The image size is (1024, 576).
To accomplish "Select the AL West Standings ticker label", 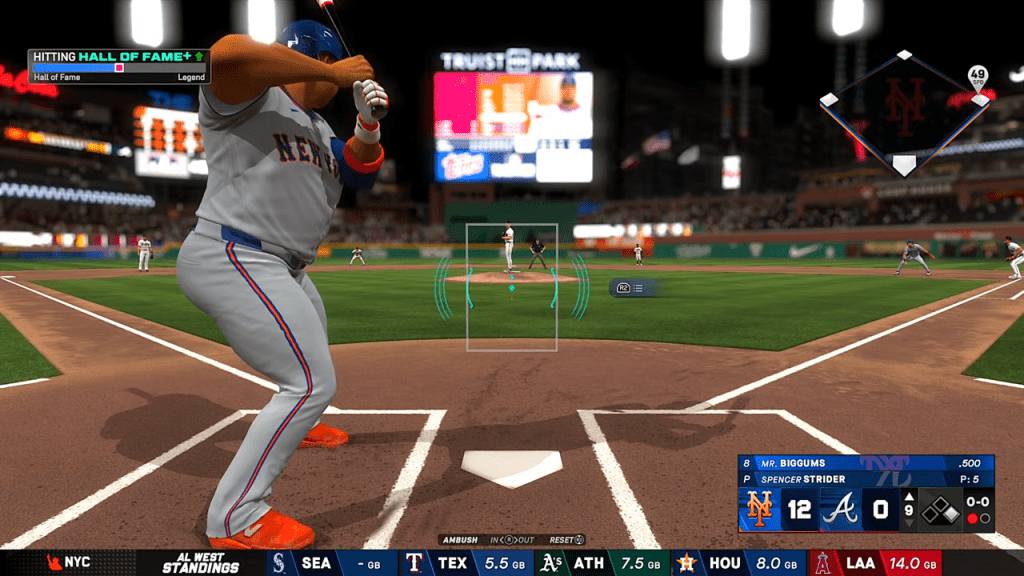I will (x=201, y=563).
